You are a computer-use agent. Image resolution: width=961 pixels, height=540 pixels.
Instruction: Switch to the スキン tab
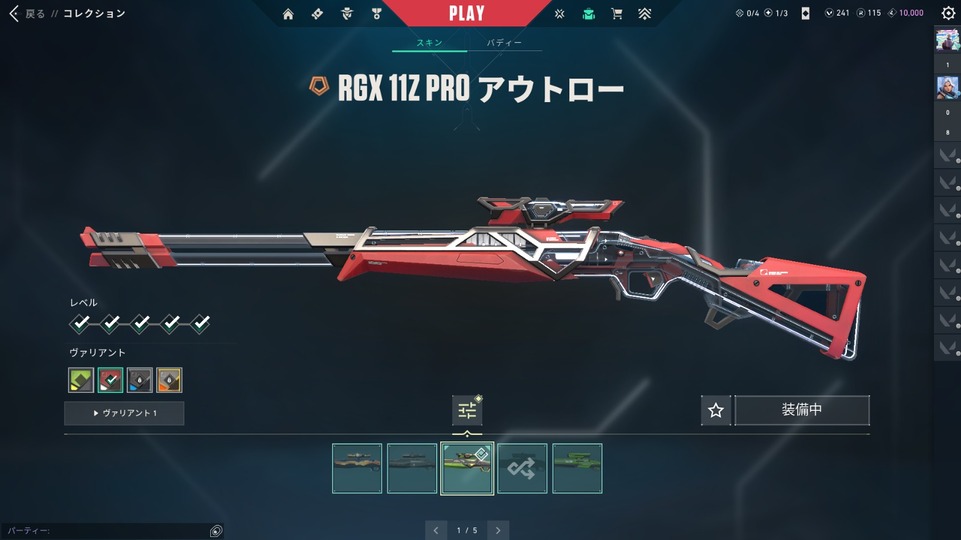pyautogui.click(x=429, y=43)
